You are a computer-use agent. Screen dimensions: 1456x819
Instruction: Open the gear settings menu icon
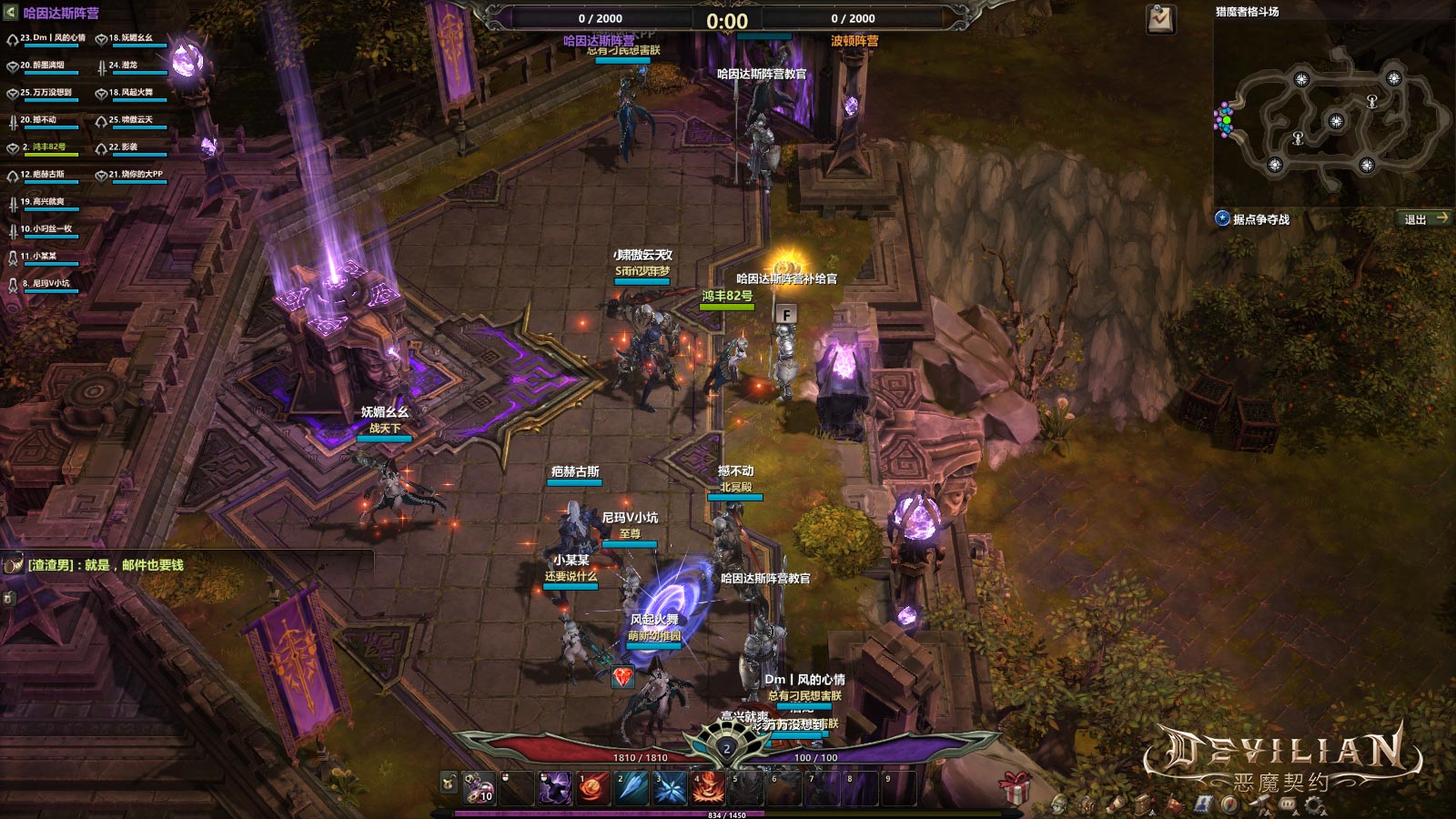1314,804
